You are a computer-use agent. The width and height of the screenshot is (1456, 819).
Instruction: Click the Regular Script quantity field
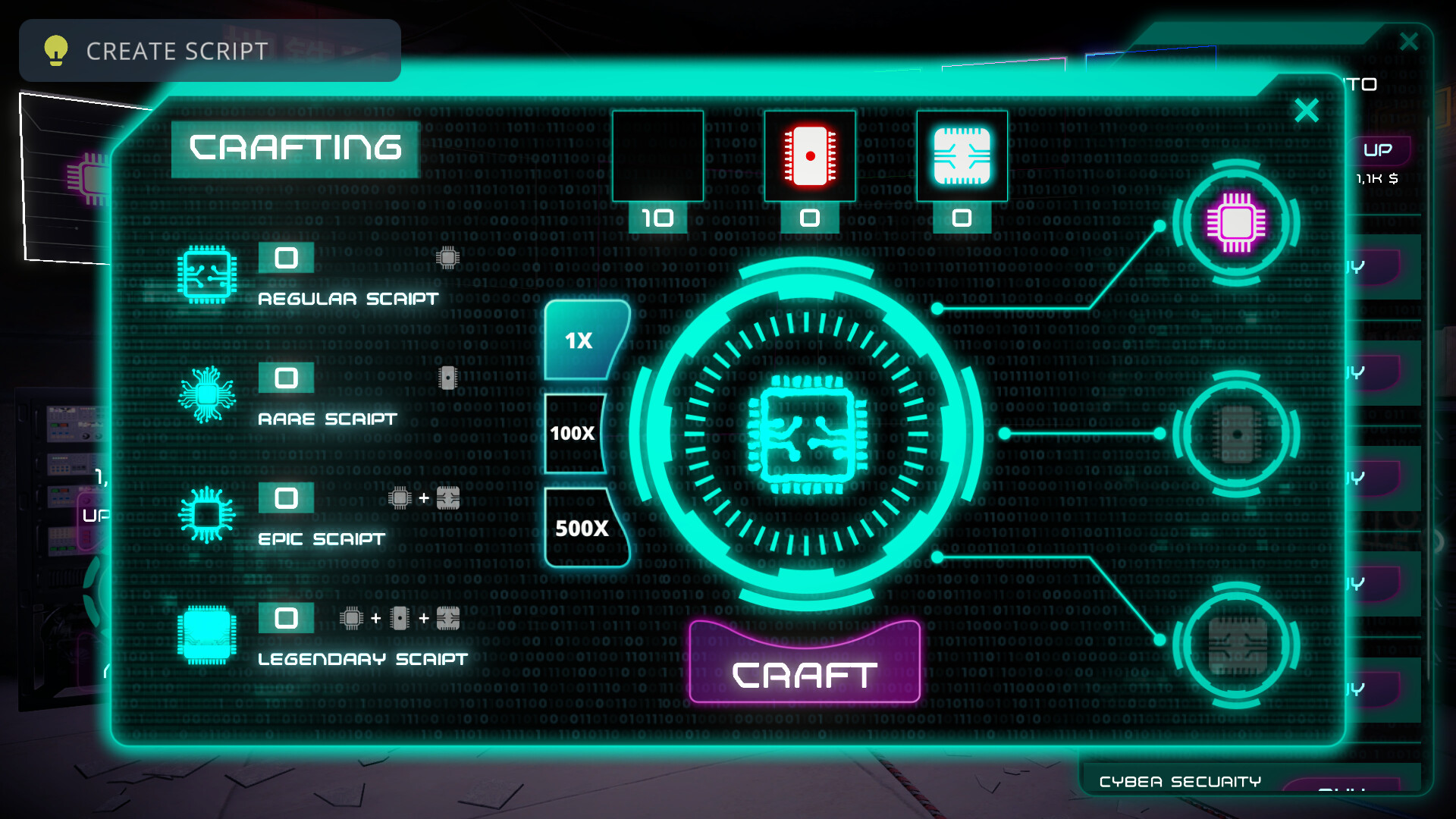(287, 259)
